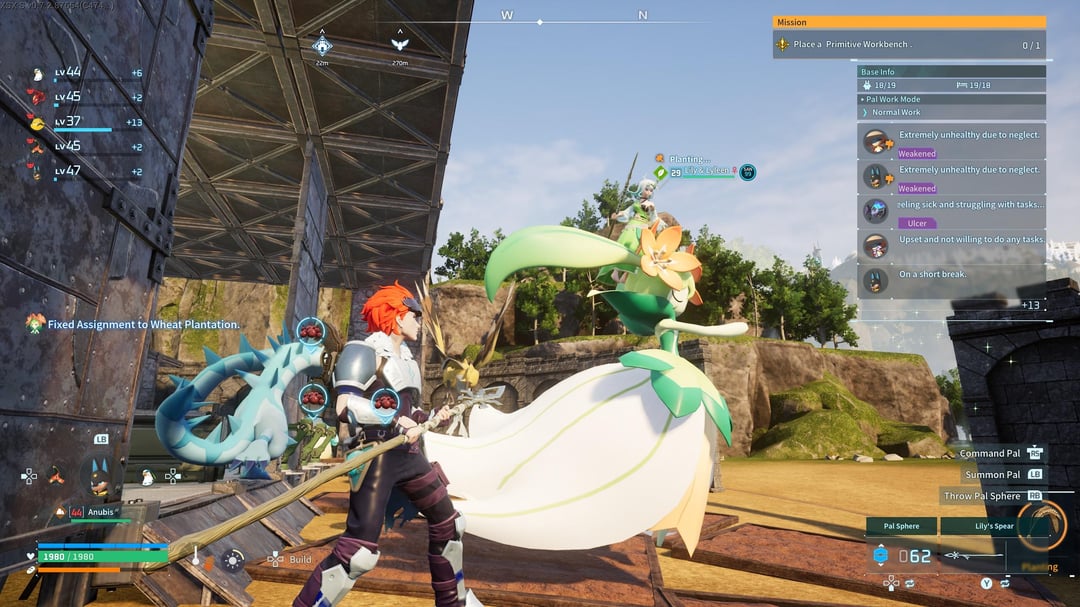Open the Primitive Workbench mission tracker
Screen dimensions: 1080x607
908,45
